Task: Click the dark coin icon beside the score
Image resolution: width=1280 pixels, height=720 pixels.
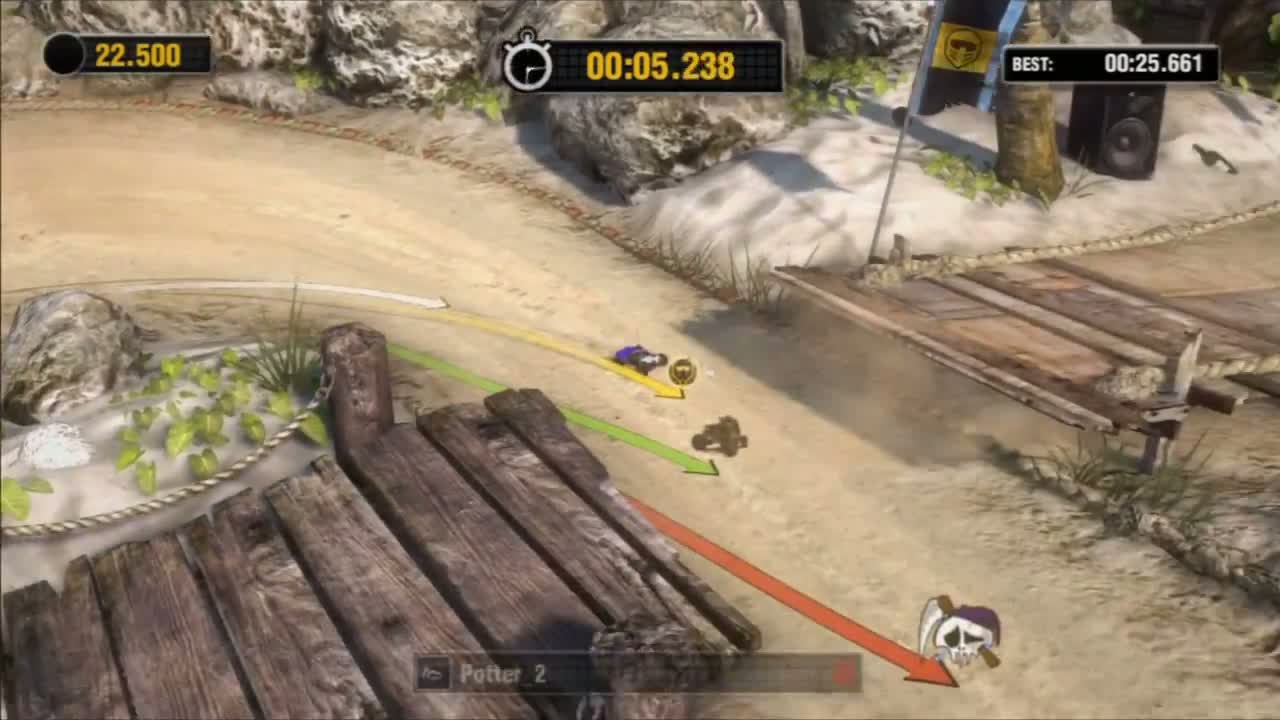Action: tap(62, 56)
